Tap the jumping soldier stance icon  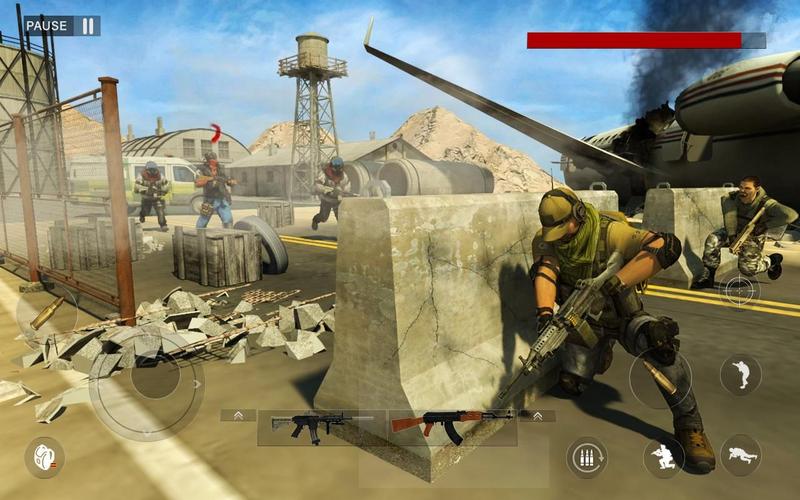(x=740, y=374)
